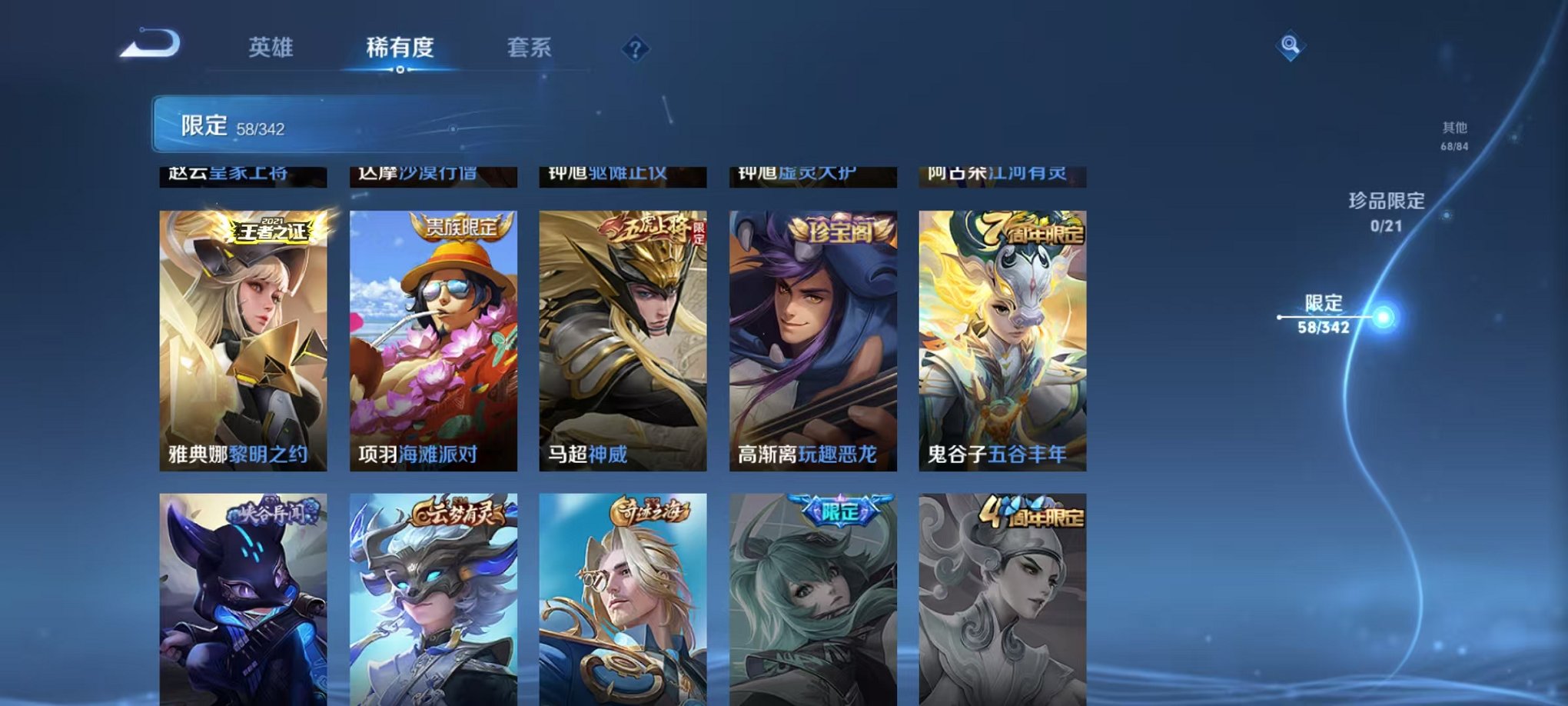
Task: Select the 稀有度 tab
Action: (x=399, y=48)
